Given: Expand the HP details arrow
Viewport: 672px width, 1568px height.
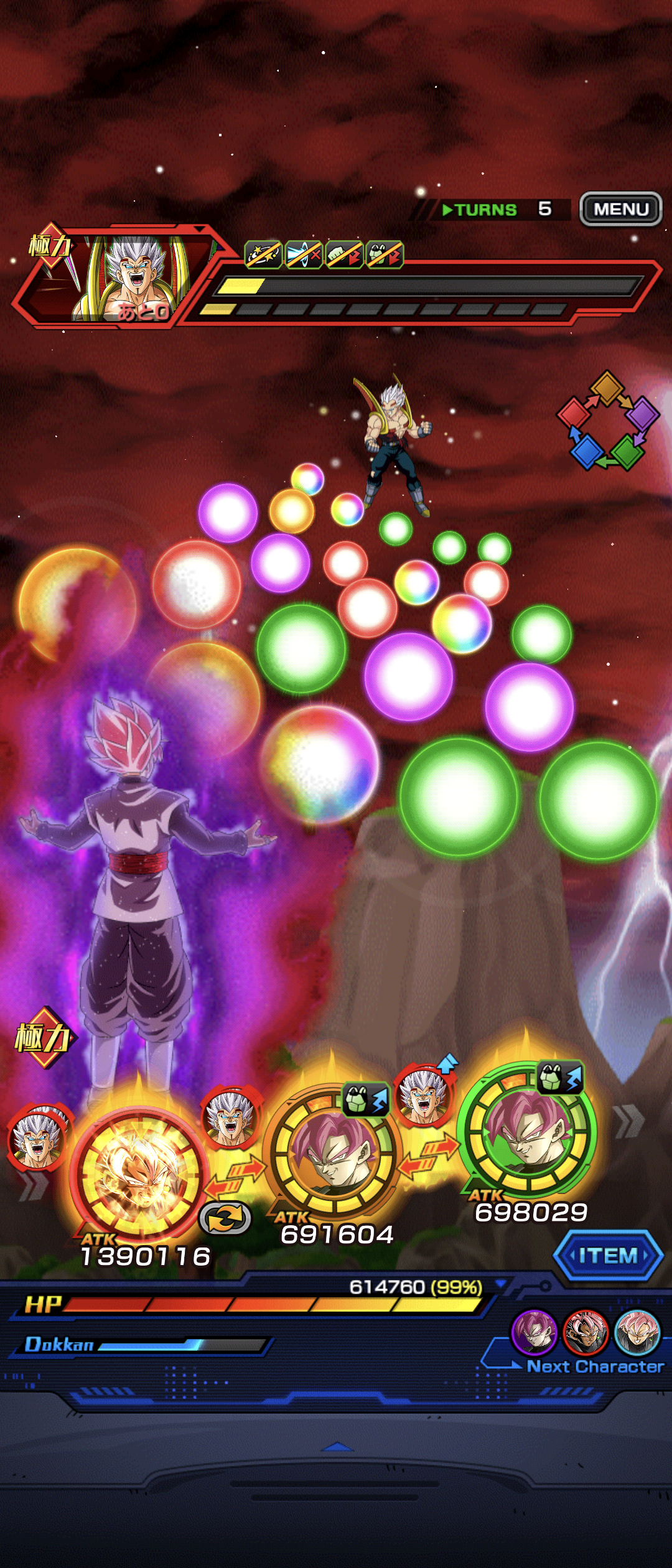Looking at the screenshot, I should [x=500, y=1284].
